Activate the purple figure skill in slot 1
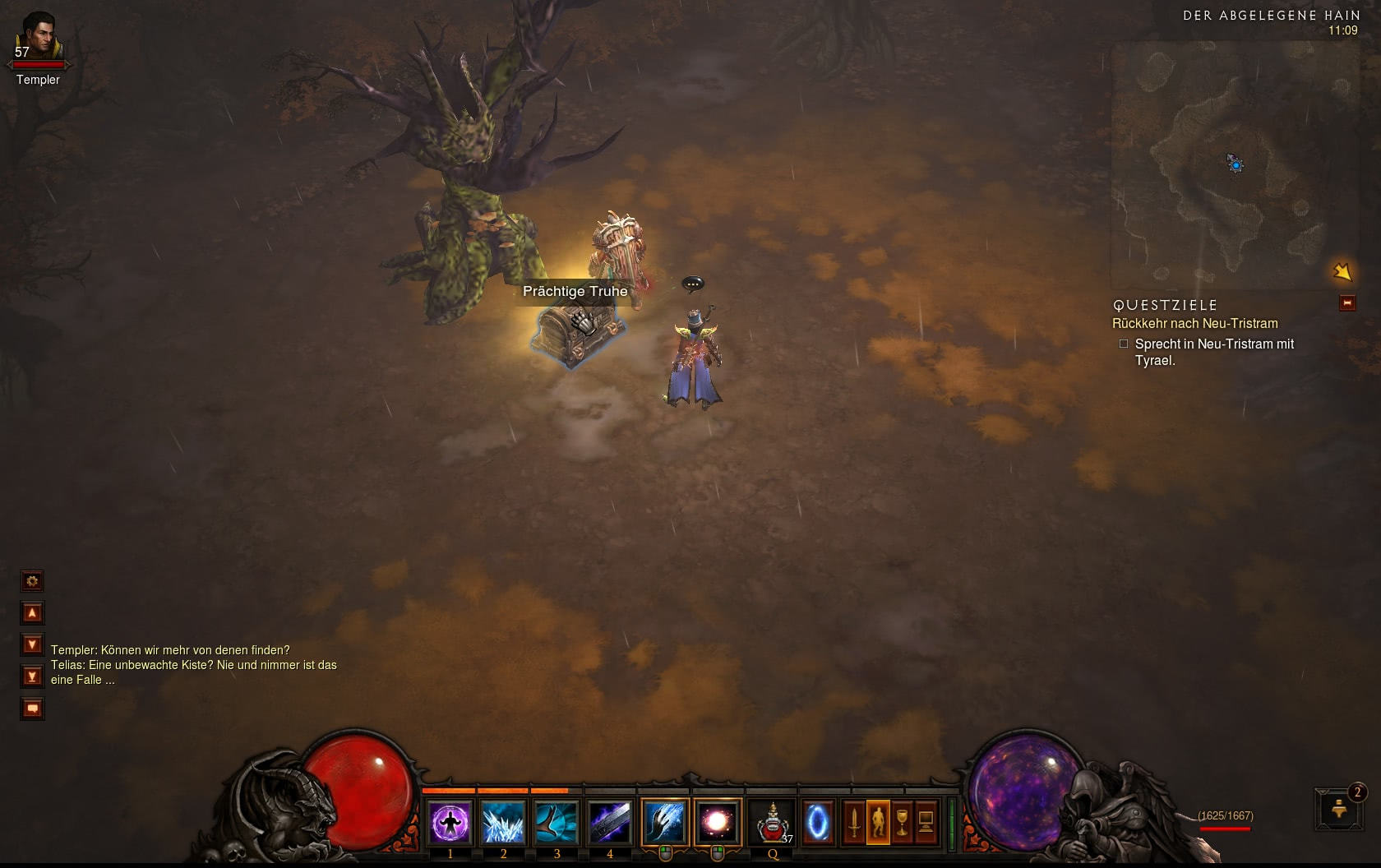 click(x=450, y=822)
